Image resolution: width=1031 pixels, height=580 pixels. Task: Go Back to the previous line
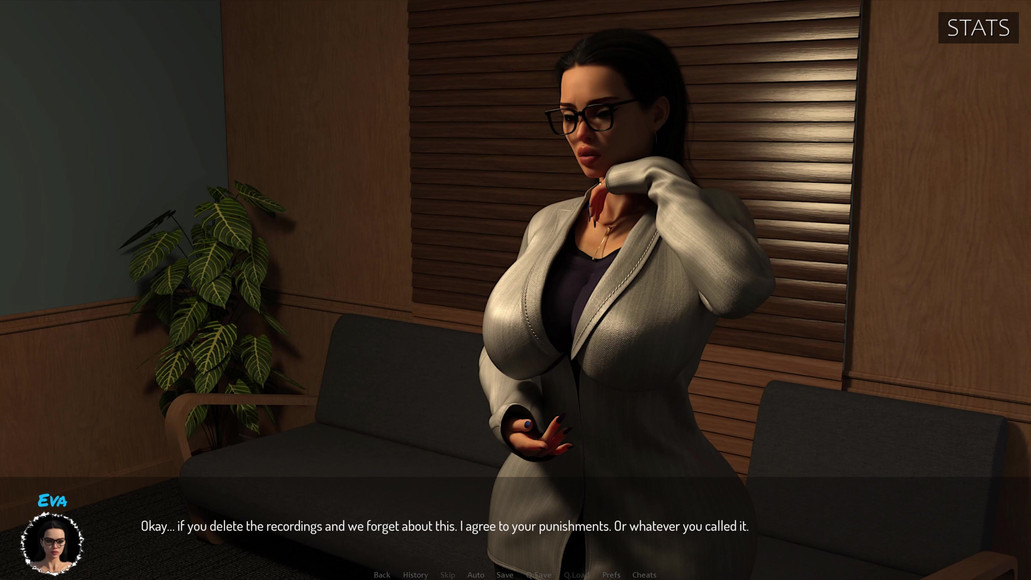tap(382, 575)
